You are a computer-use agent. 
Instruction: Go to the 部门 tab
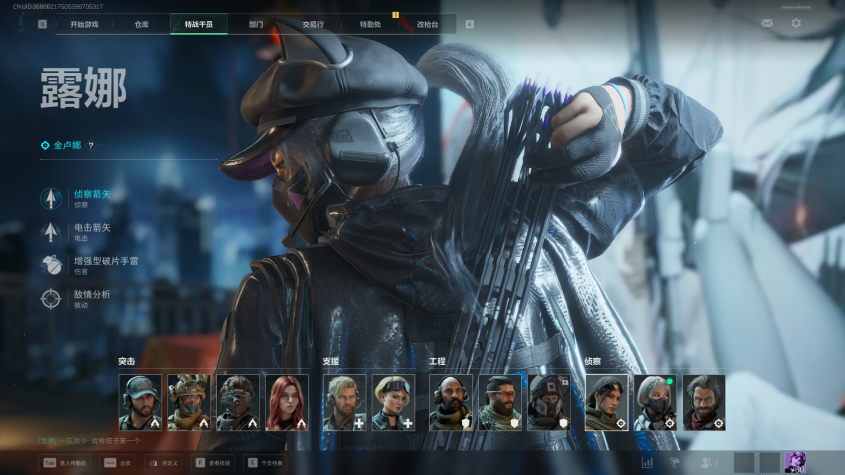[x=256, y=24]
